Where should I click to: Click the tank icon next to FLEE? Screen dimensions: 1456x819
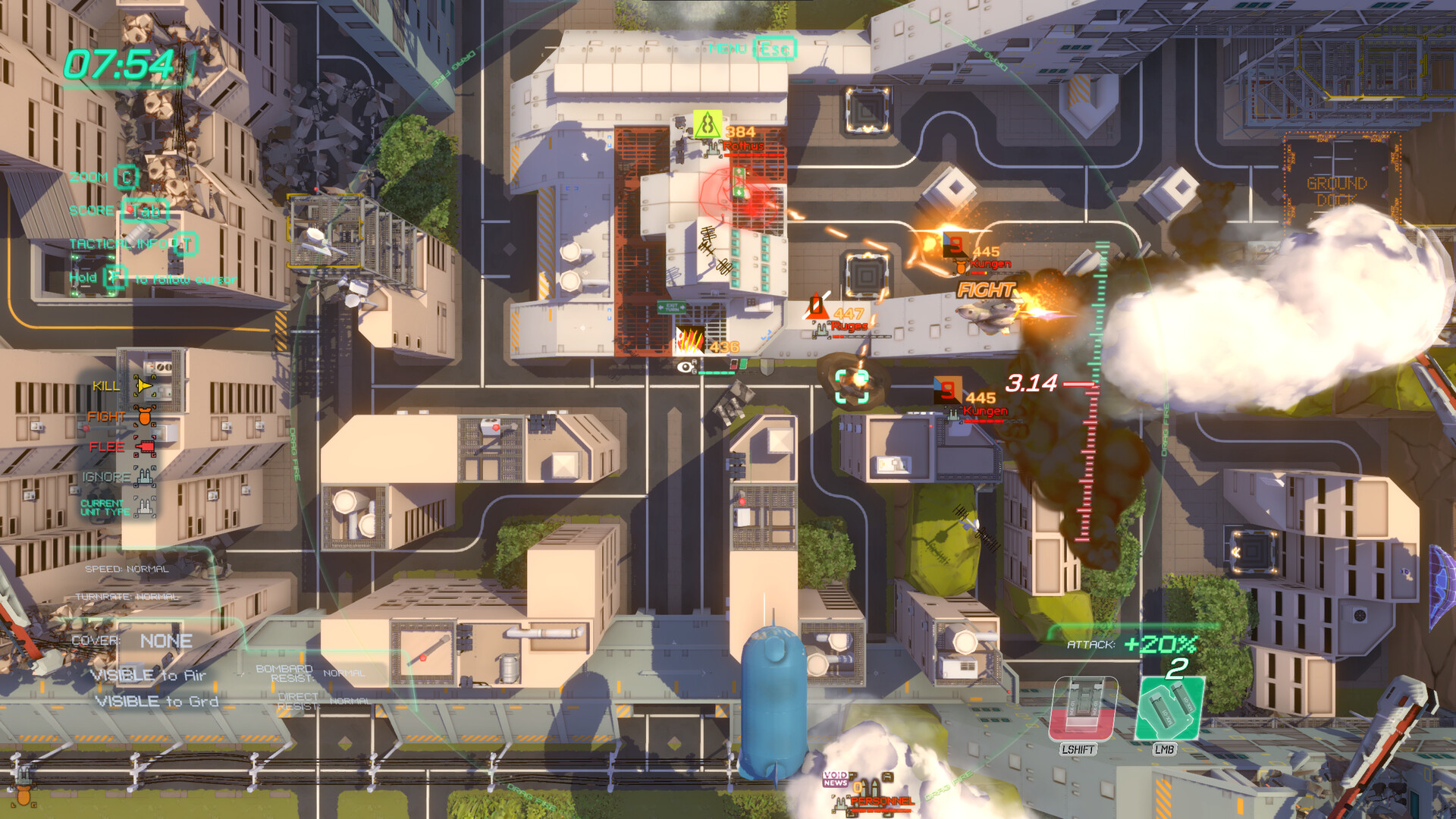[x=144, y=447]
